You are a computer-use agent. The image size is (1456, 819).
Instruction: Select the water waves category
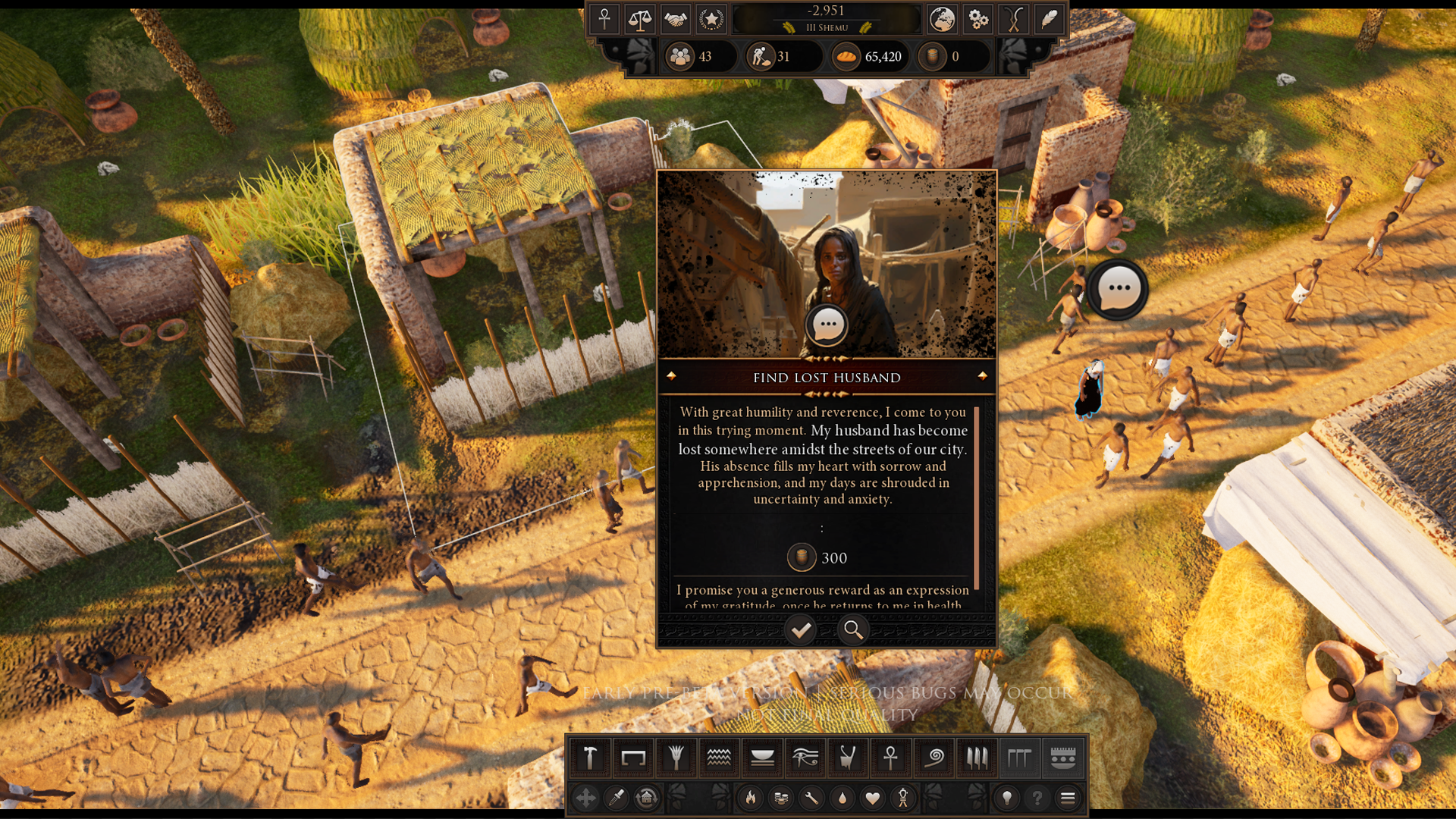pyautogui.click(x=718, y=757)
